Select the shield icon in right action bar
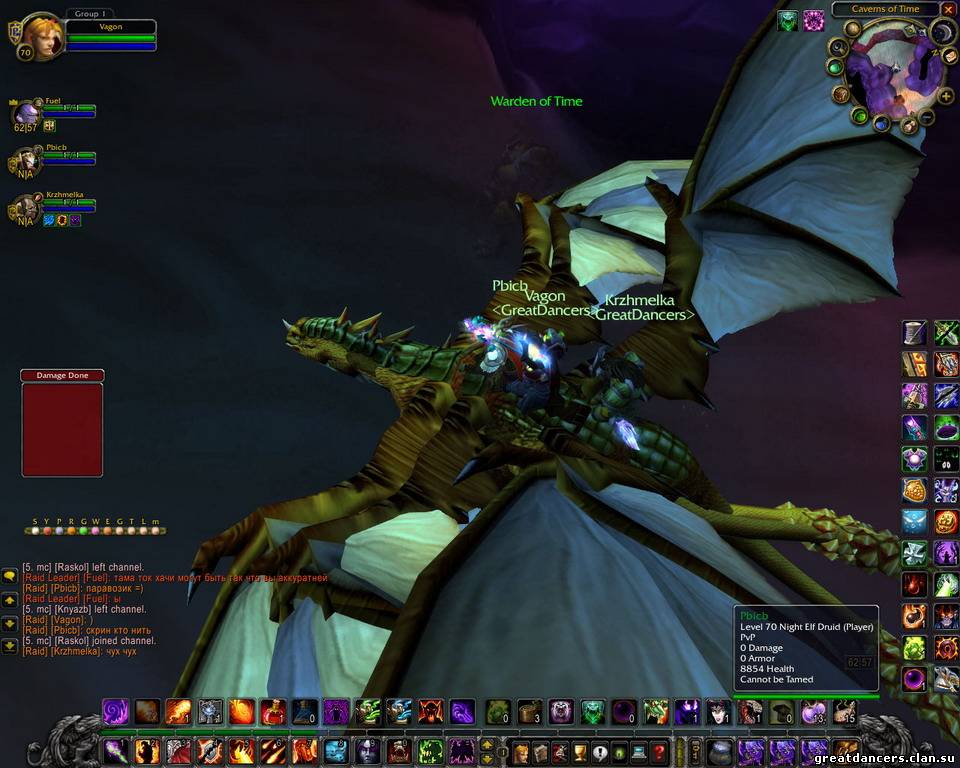This screenshot has width=960, height=768. pos(914,490)
